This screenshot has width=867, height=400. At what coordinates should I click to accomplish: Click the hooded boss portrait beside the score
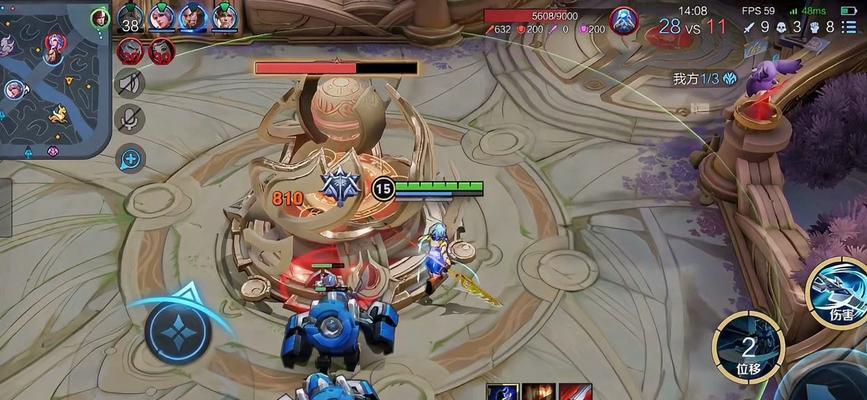[625, 20]
